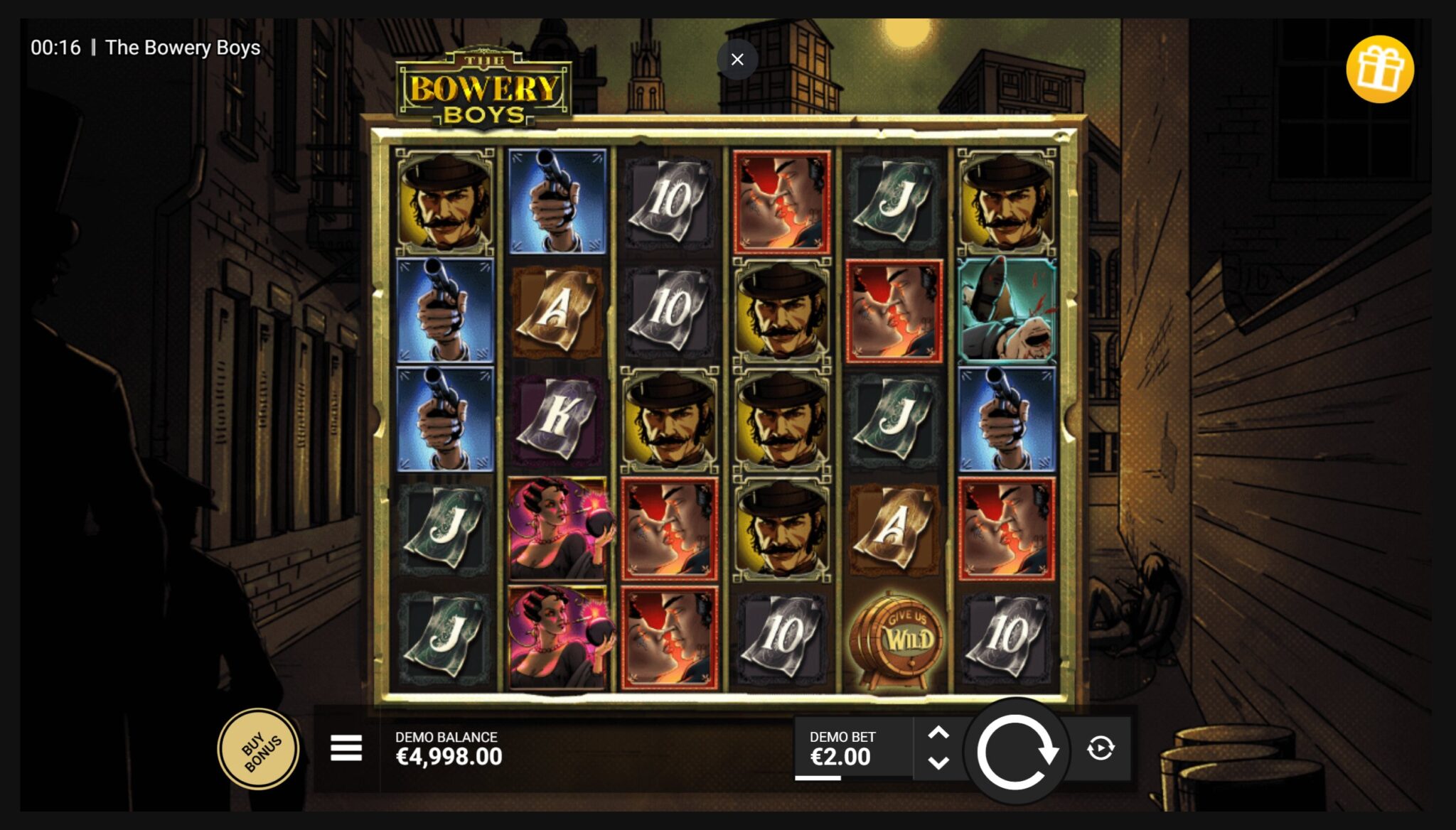1456x830 pixels.
Task: Decrease the demo bet with the down arrow
Action: tap(938, 764)
